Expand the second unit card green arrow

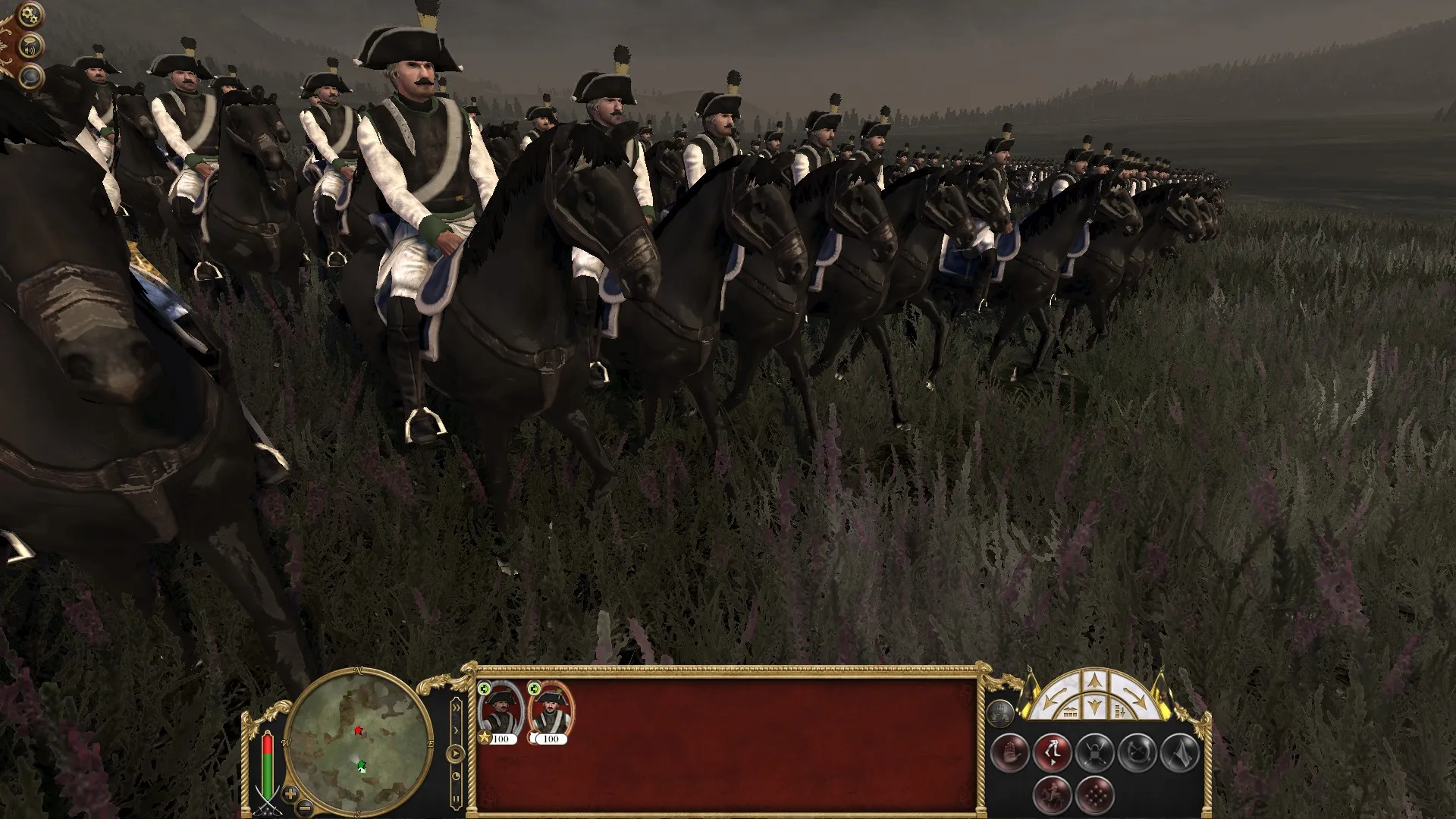[x=535, y=689]
